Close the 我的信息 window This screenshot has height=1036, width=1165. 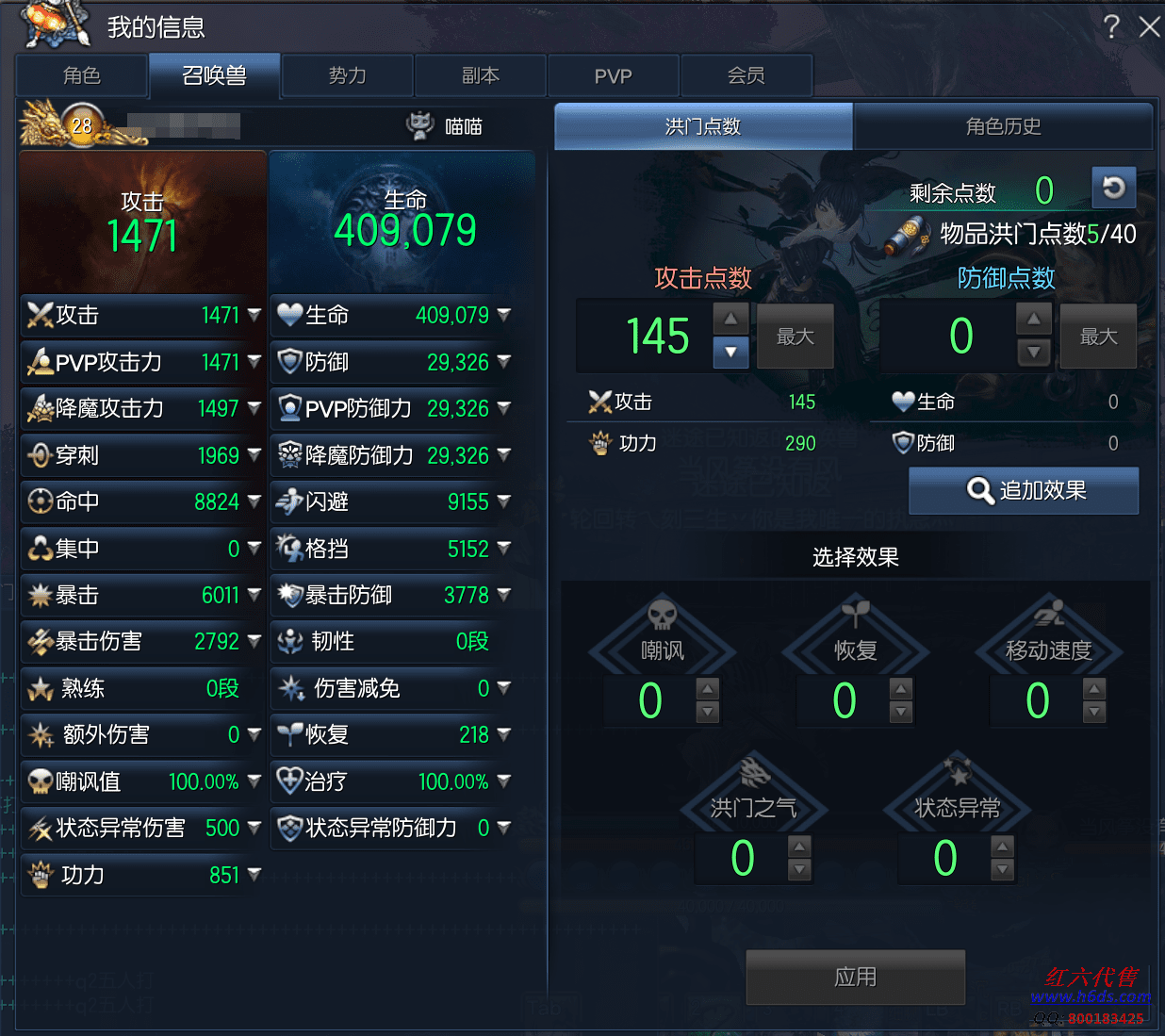point(1149,26)
